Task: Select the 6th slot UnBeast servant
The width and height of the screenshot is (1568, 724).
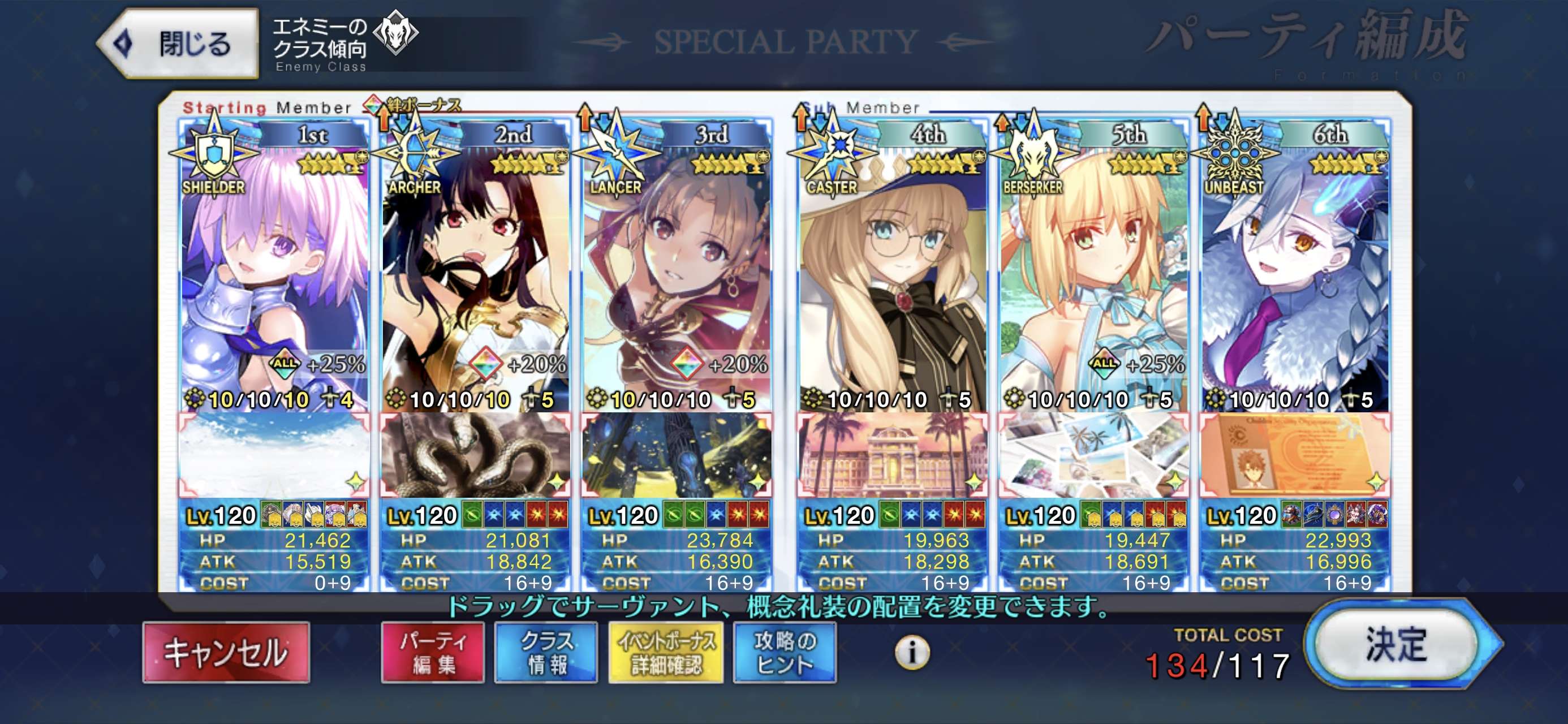Action: pos(1295,268)
